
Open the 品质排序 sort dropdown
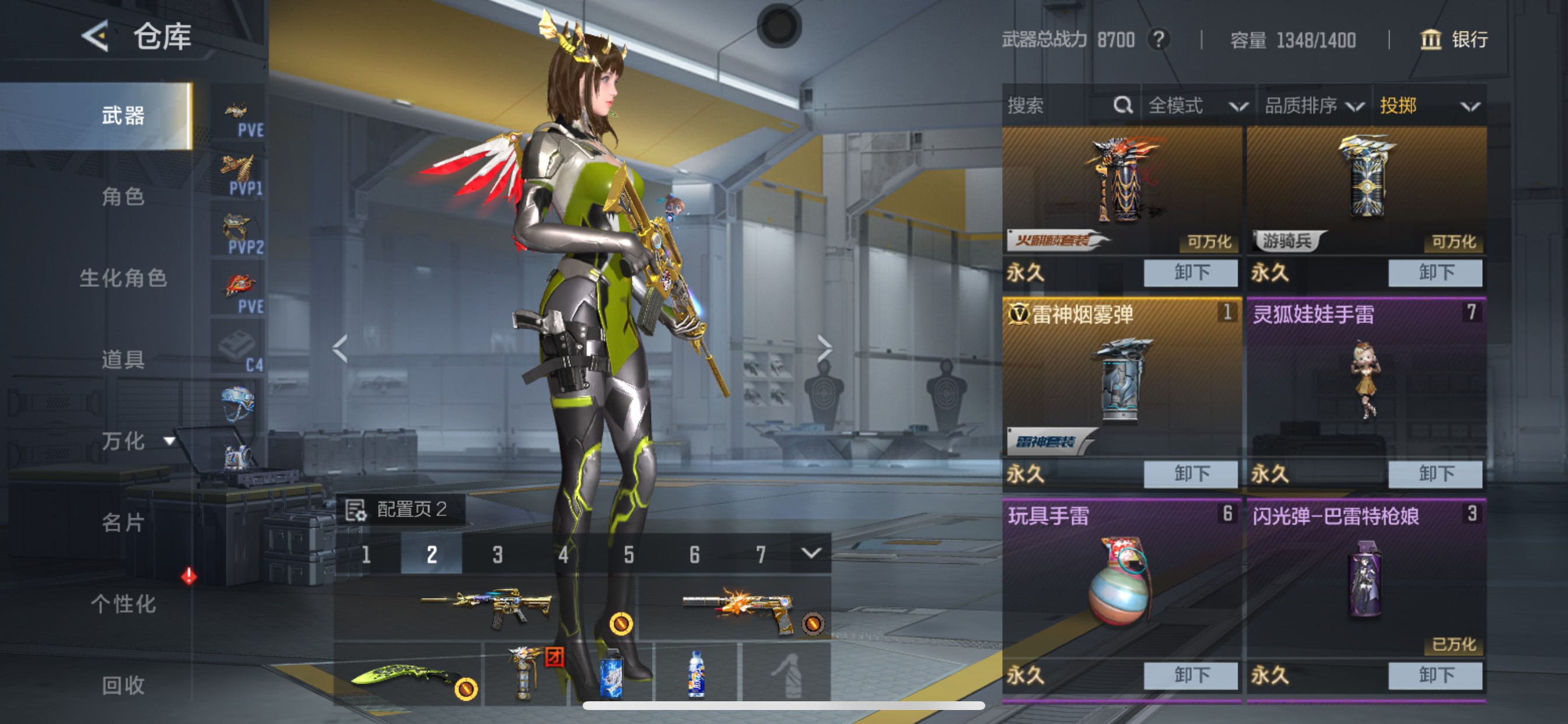pyautogui.click(x=1313, y=106)
